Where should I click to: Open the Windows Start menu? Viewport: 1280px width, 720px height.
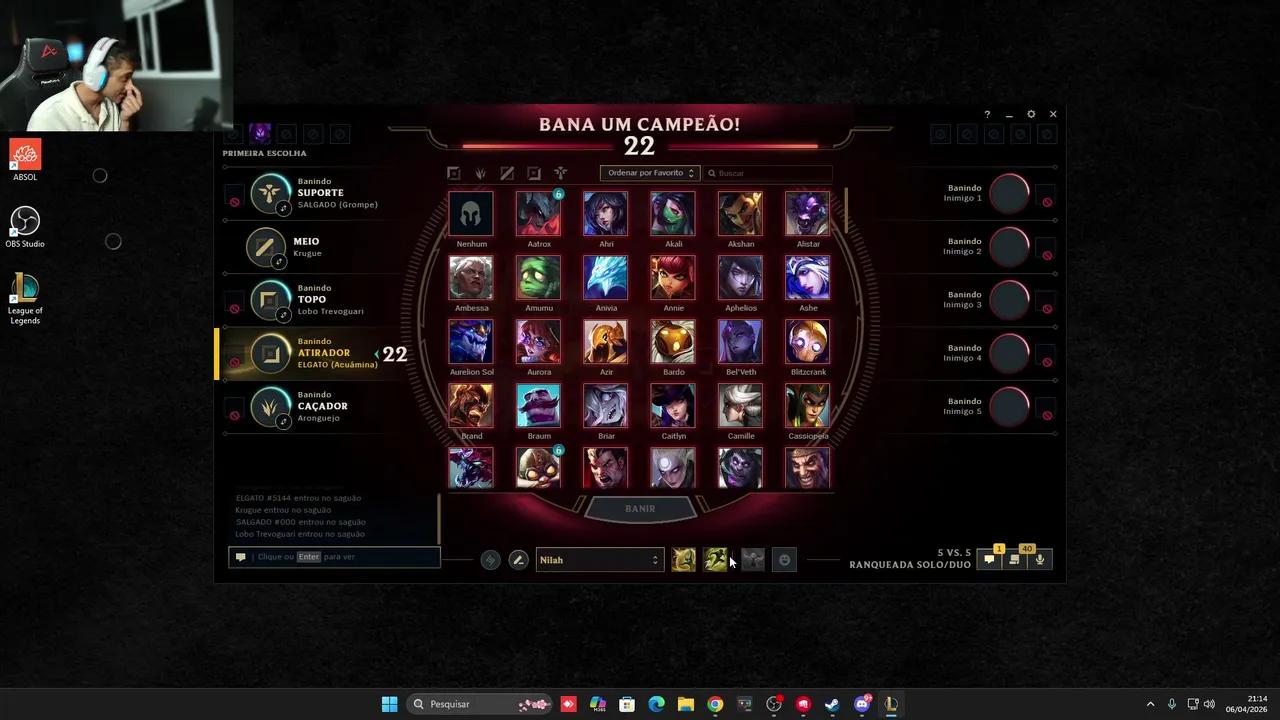point(389,703)
